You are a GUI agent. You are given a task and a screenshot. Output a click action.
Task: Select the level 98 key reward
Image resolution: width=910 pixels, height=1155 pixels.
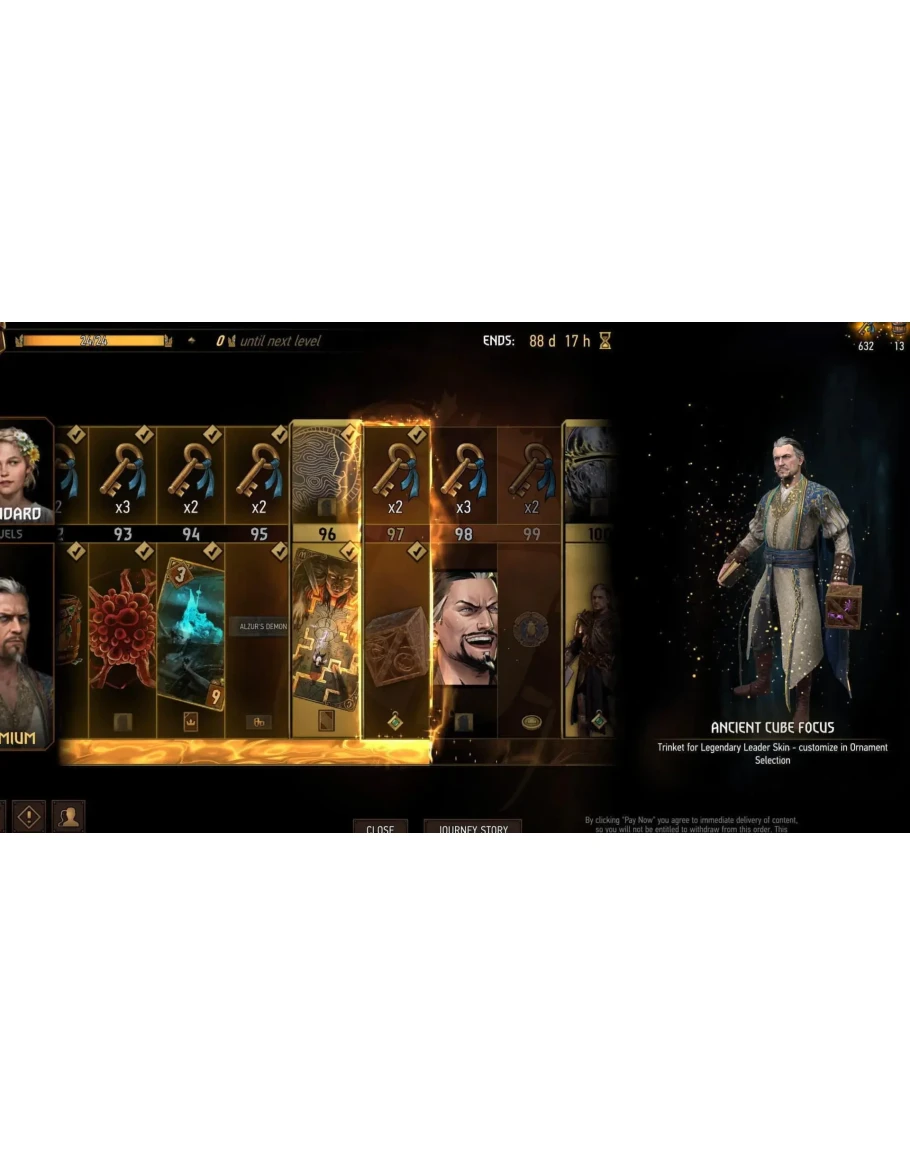464,476
